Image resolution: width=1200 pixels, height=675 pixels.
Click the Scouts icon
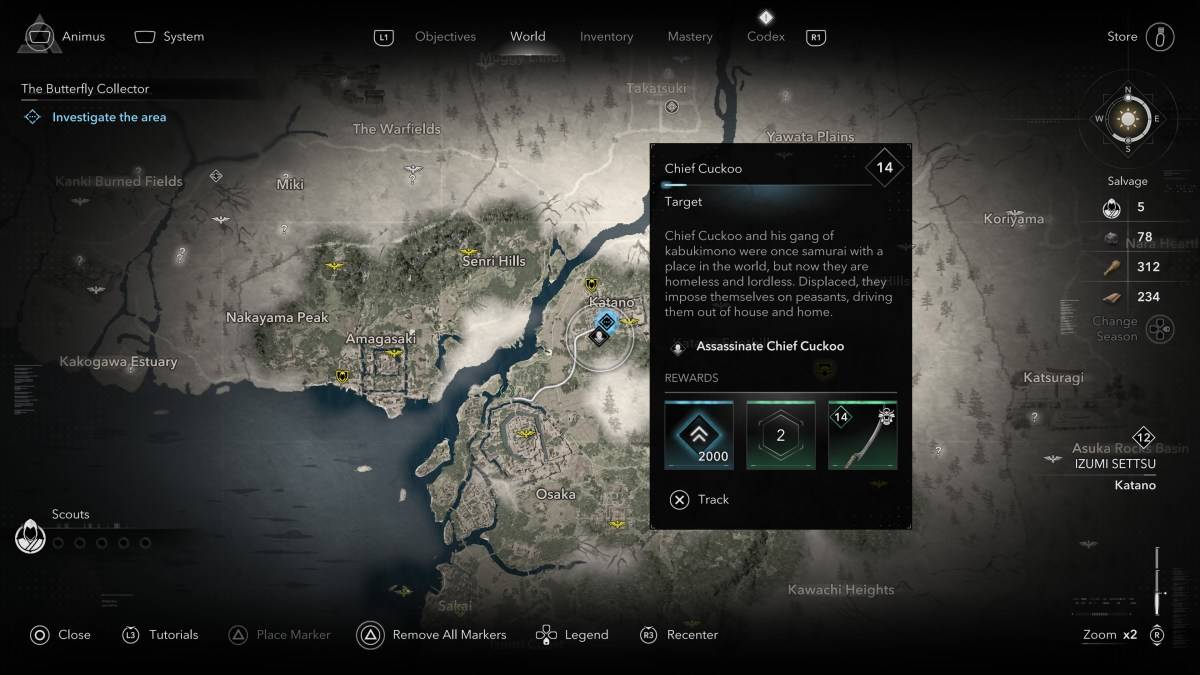(31, 538)
